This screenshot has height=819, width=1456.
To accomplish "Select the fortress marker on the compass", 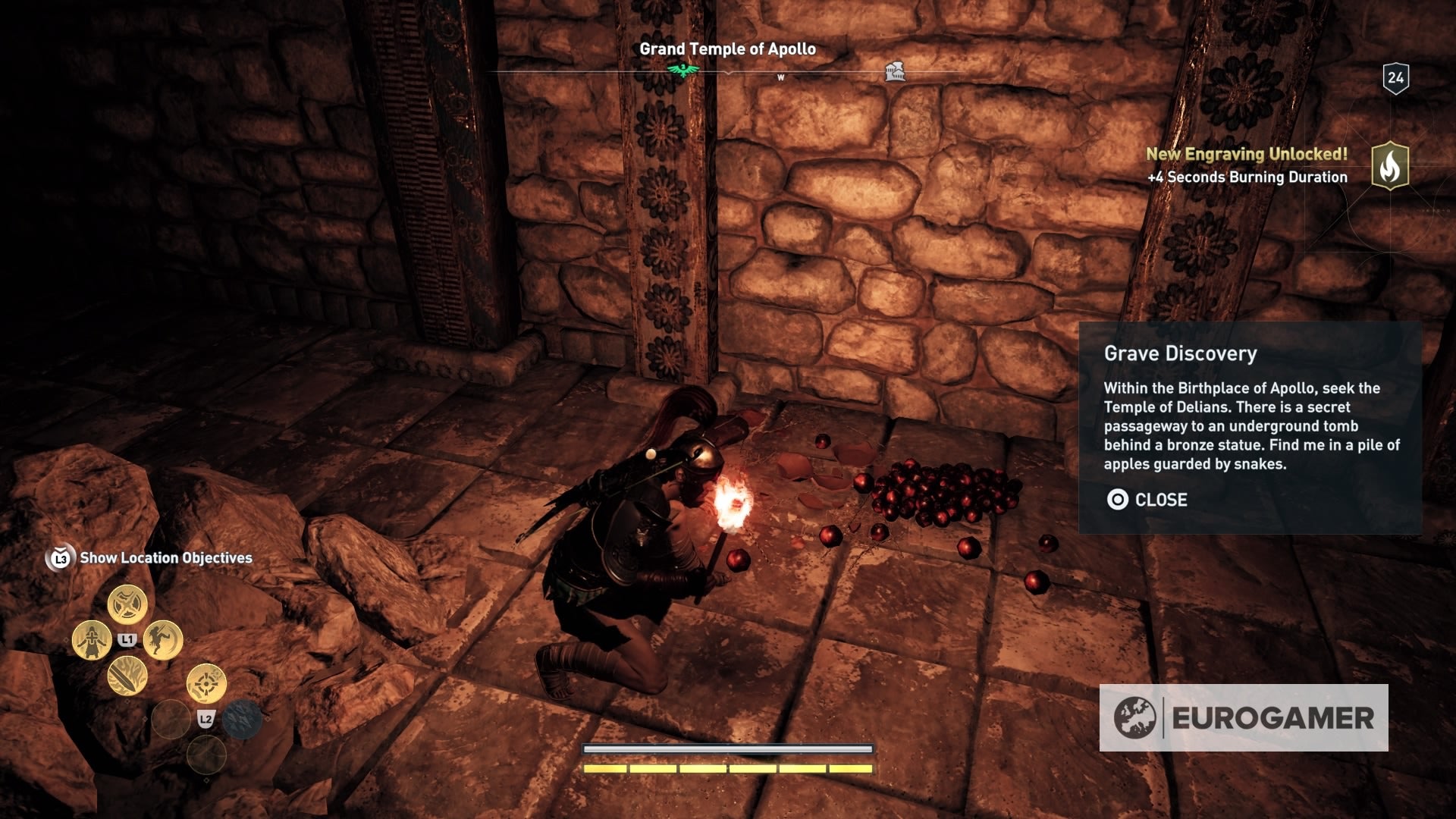I will click(895, 72).
